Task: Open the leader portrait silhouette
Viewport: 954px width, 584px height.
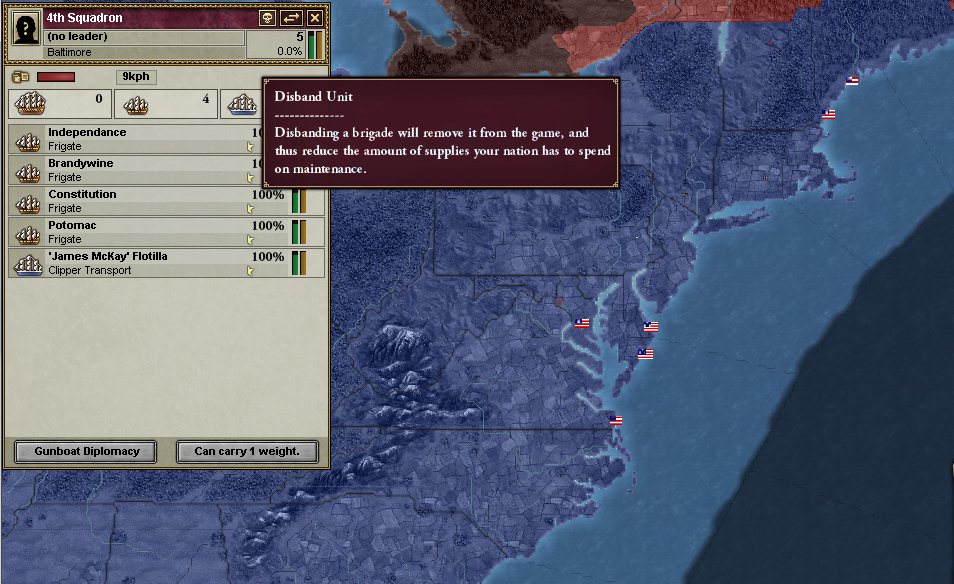Action: click(25, 29)
